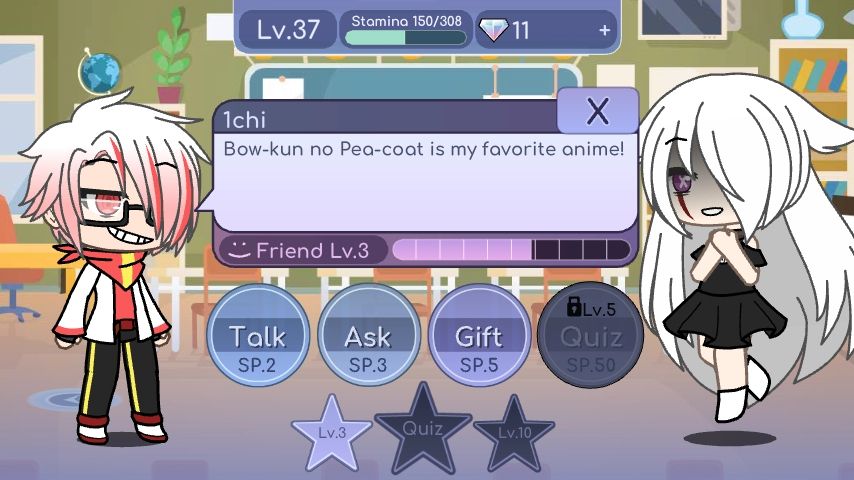The image size is (854, 480).
Task: Add more diamonds with the plus button
Action: [604, 30]
